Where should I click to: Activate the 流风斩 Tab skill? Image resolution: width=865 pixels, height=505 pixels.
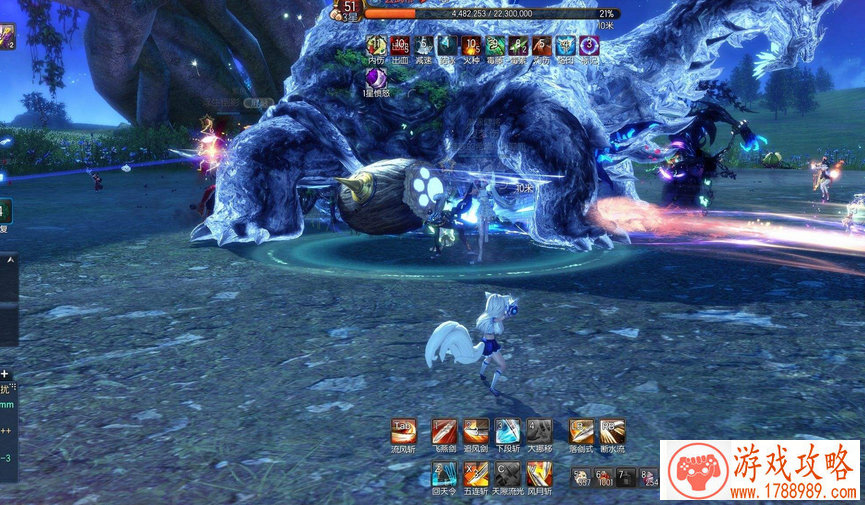[404, 431]
